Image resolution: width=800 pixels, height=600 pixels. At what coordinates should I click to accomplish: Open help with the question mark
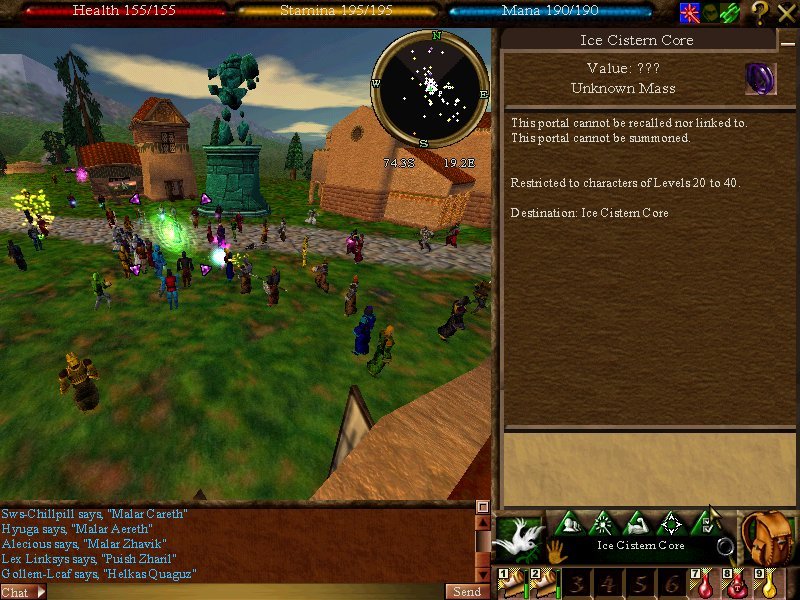coord(759,12)
